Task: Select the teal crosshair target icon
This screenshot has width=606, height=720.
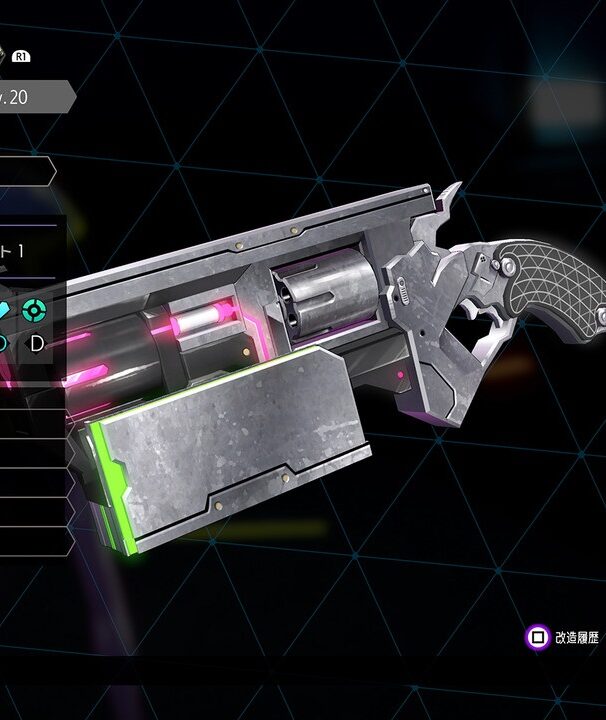Action: [x=35, y=308]
